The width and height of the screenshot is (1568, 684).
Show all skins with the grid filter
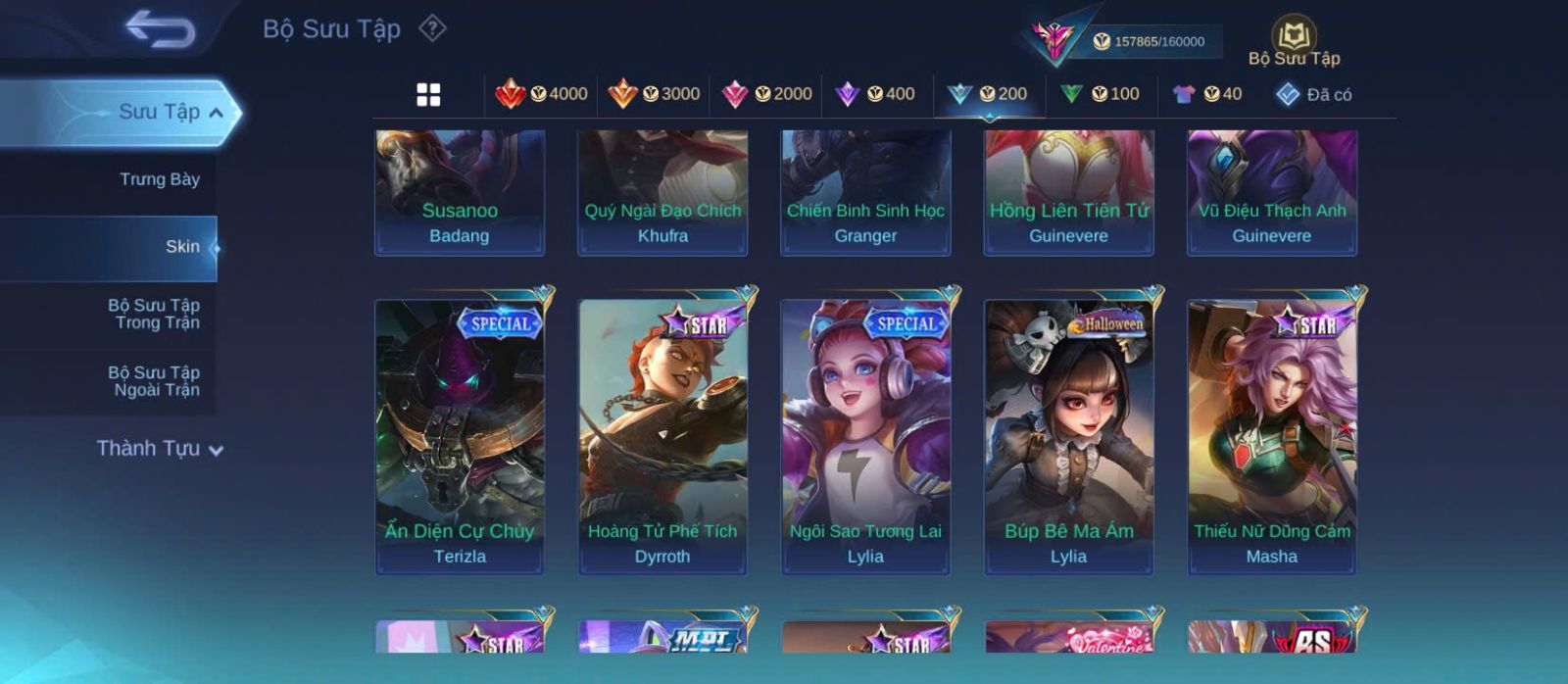point(428,94)
